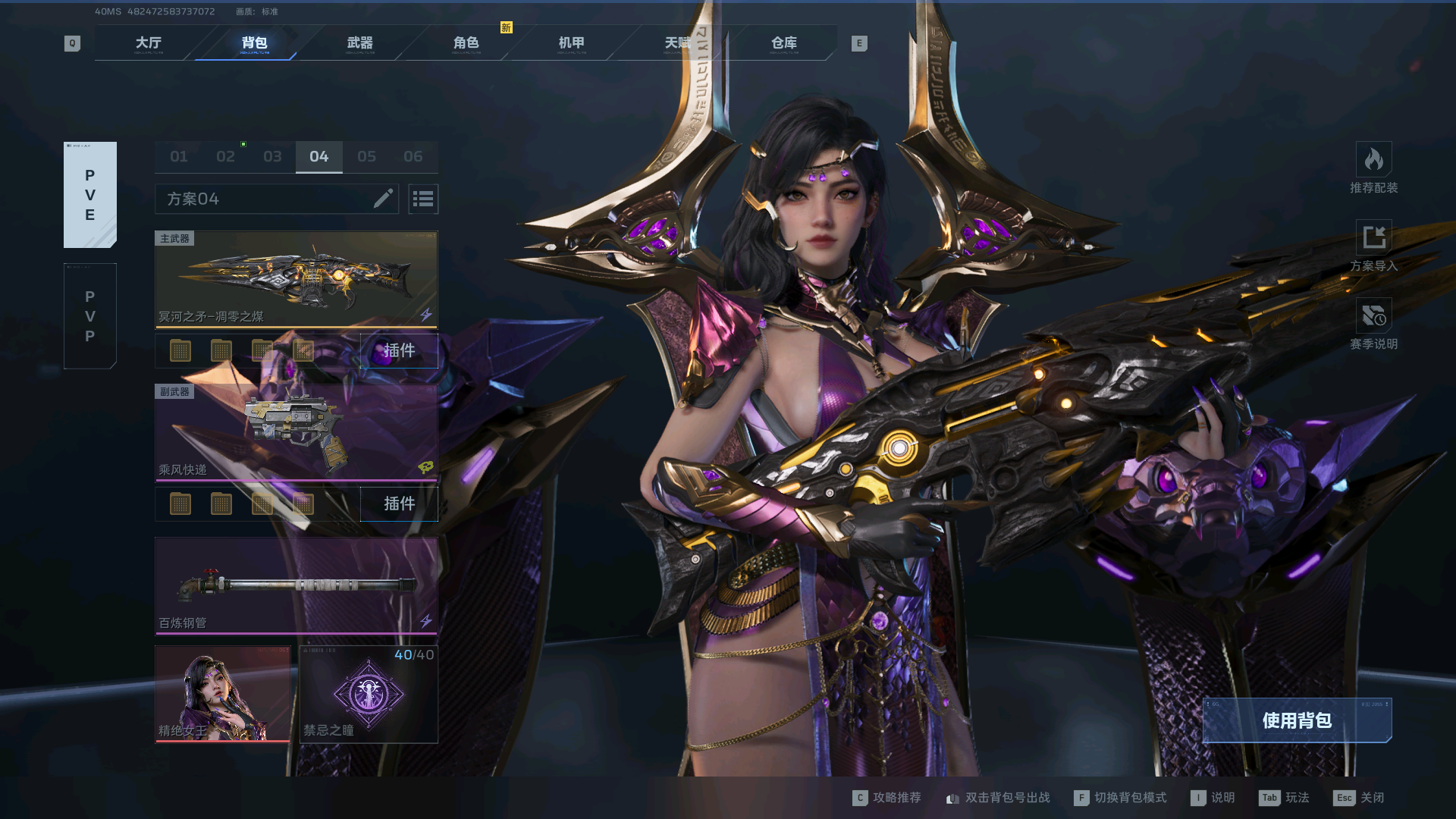Edit the 方案04 loadout name
This screenshot has height=819, width=1456.
click(383, 199)
